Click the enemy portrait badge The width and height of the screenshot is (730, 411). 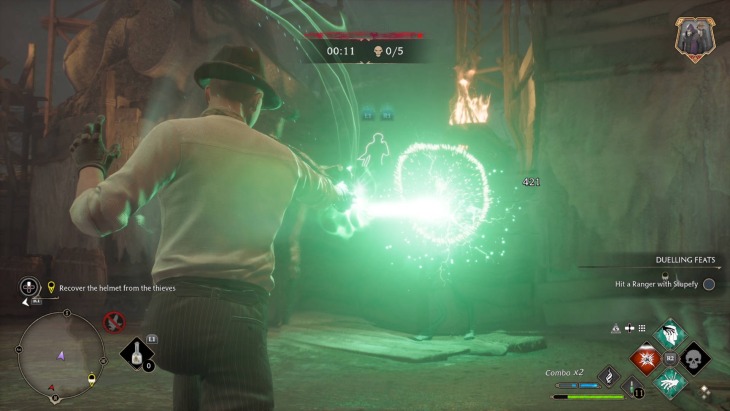tap(692, 38)
